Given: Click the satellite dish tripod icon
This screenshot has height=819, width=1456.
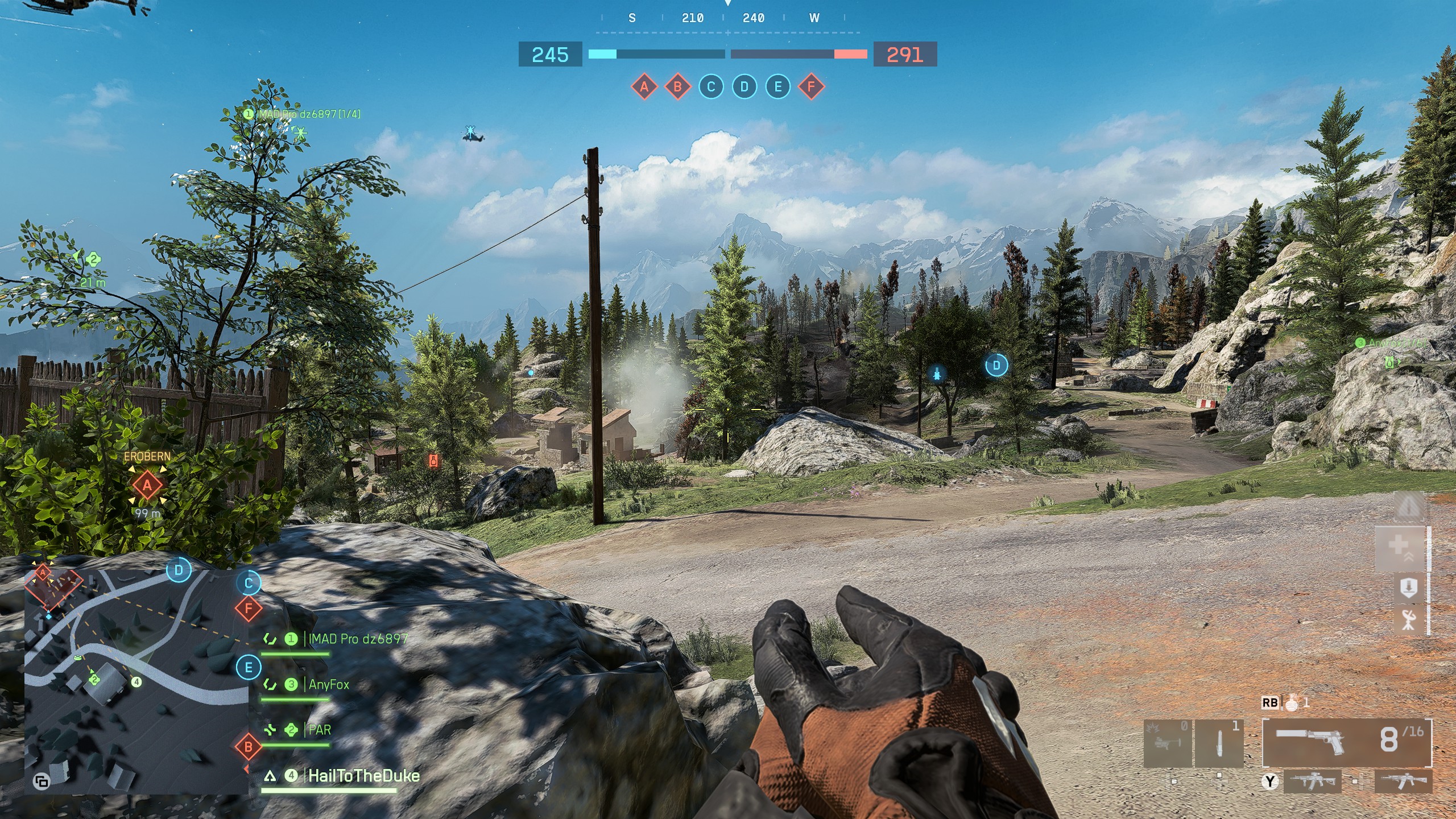Looking at the screenshot, I should 1408,619.
